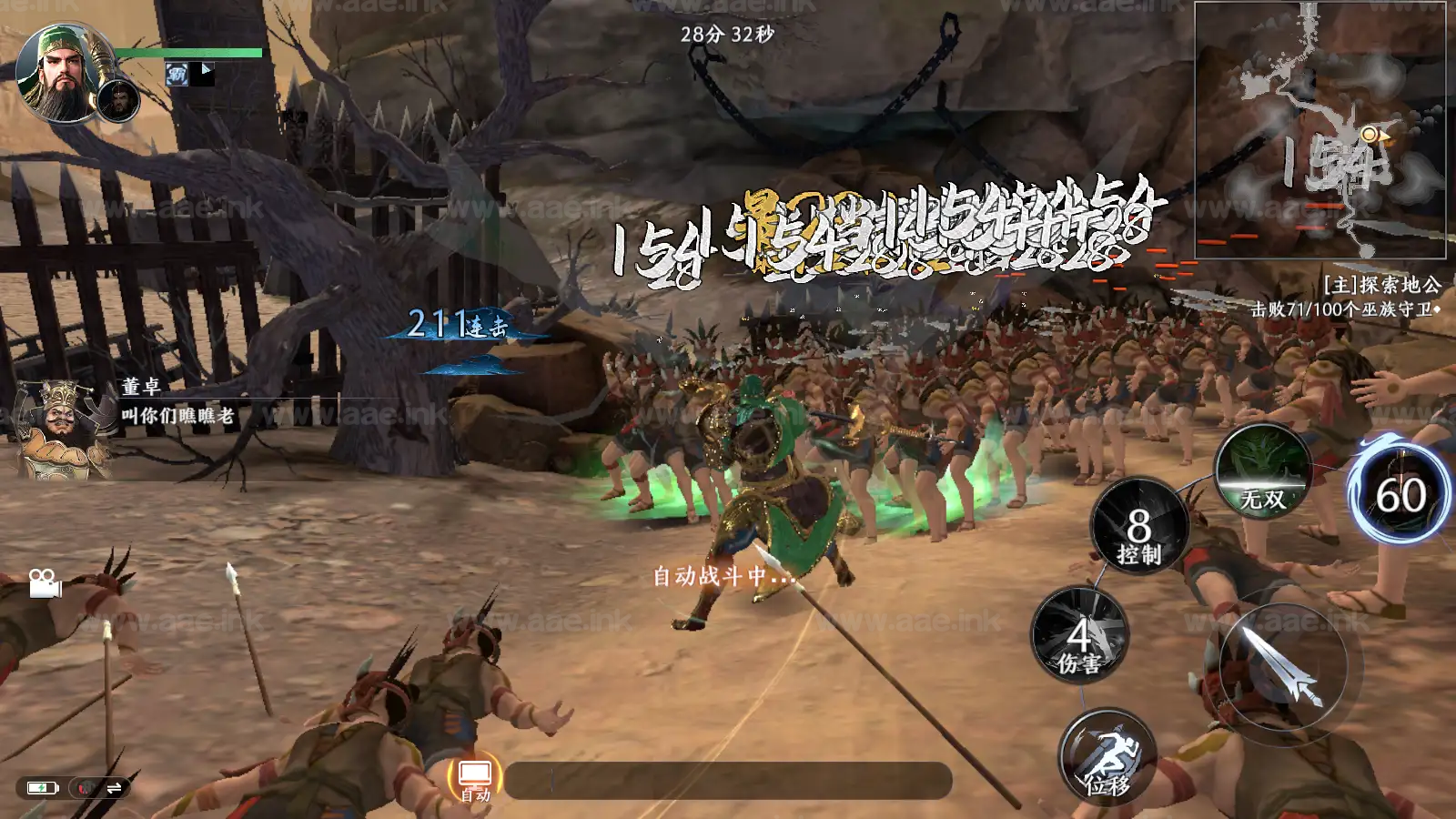Screen dimensions: 1456x819
Task: Open the minimap
Action: (1319, 130)
